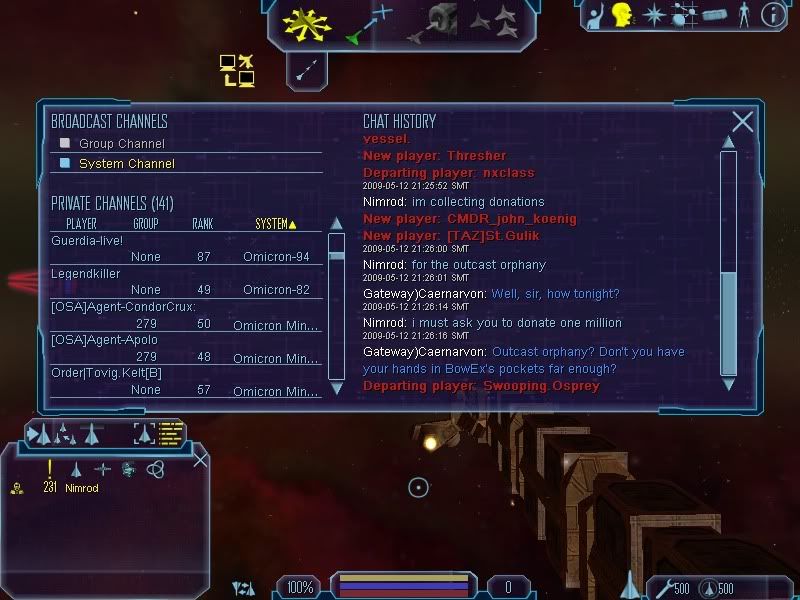Sort the player list by Rank

coord(203,224)
